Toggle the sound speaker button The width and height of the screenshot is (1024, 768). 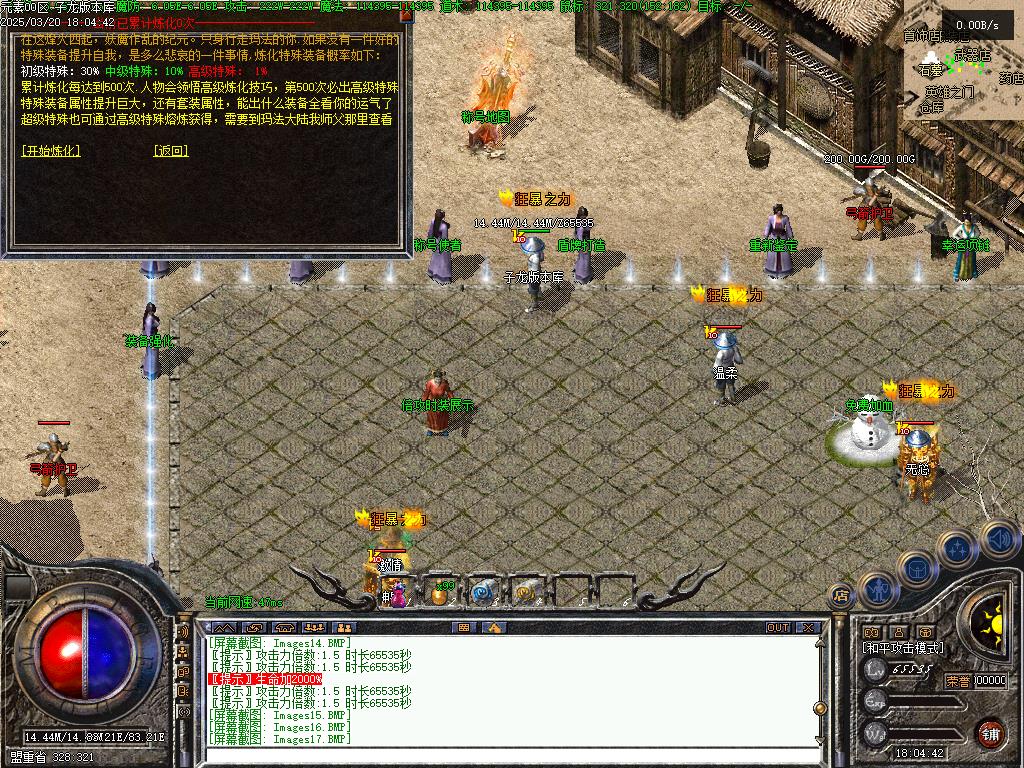[998, 539]
